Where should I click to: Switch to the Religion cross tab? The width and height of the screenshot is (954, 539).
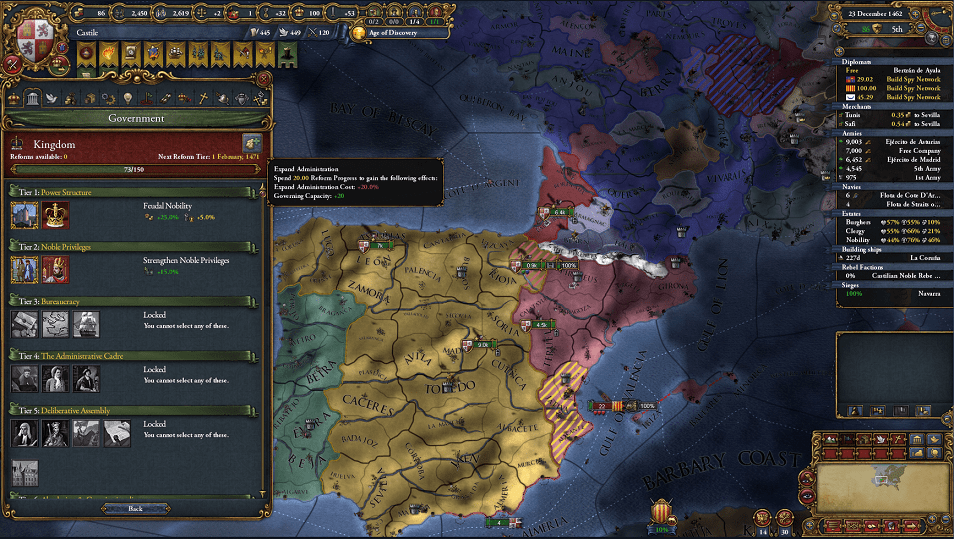pyautogui.click(x=203, y=97)
